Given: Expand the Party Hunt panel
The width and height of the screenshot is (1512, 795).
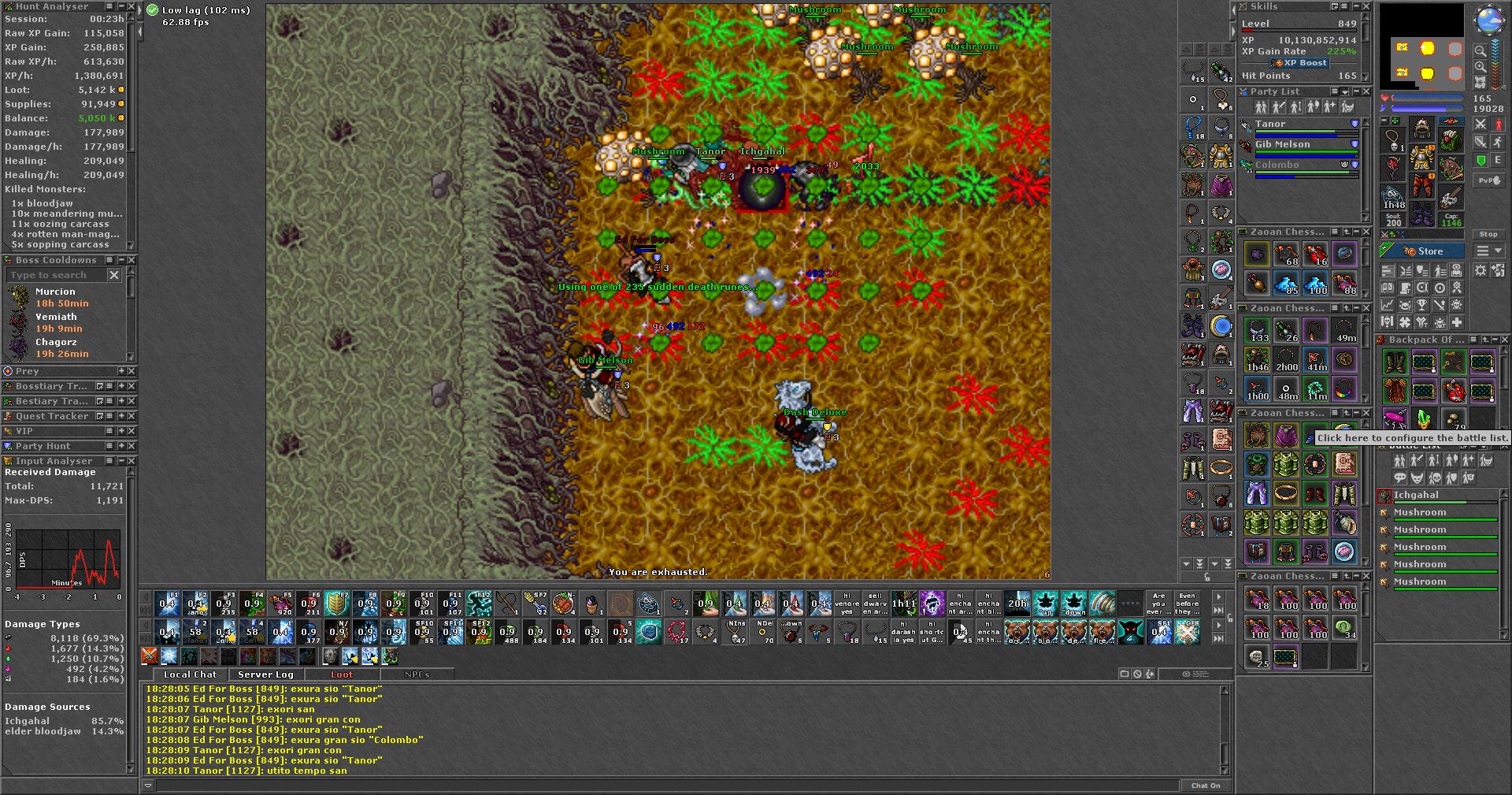Looking at the screenshot, I should coord(121,446).
